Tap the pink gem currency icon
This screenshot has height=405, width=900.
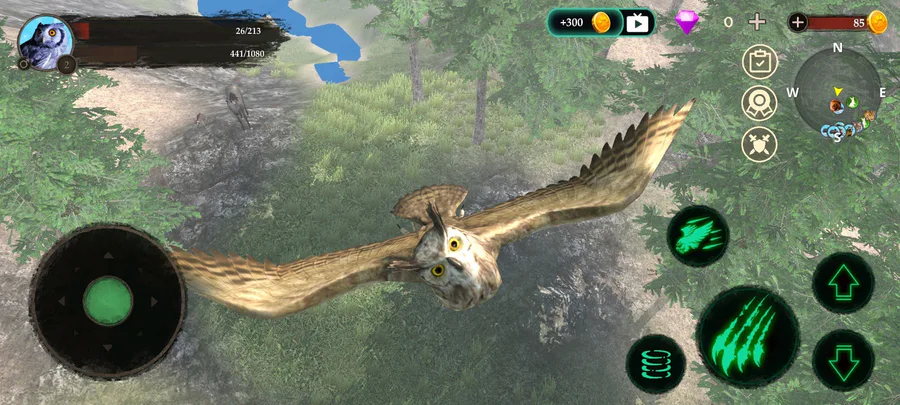686,22
